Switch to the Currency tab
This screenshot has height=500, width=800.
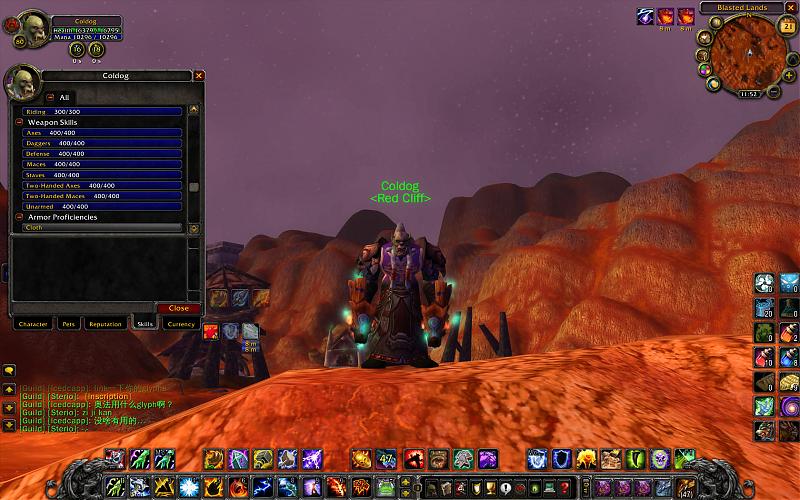click(x=181, y=324)
